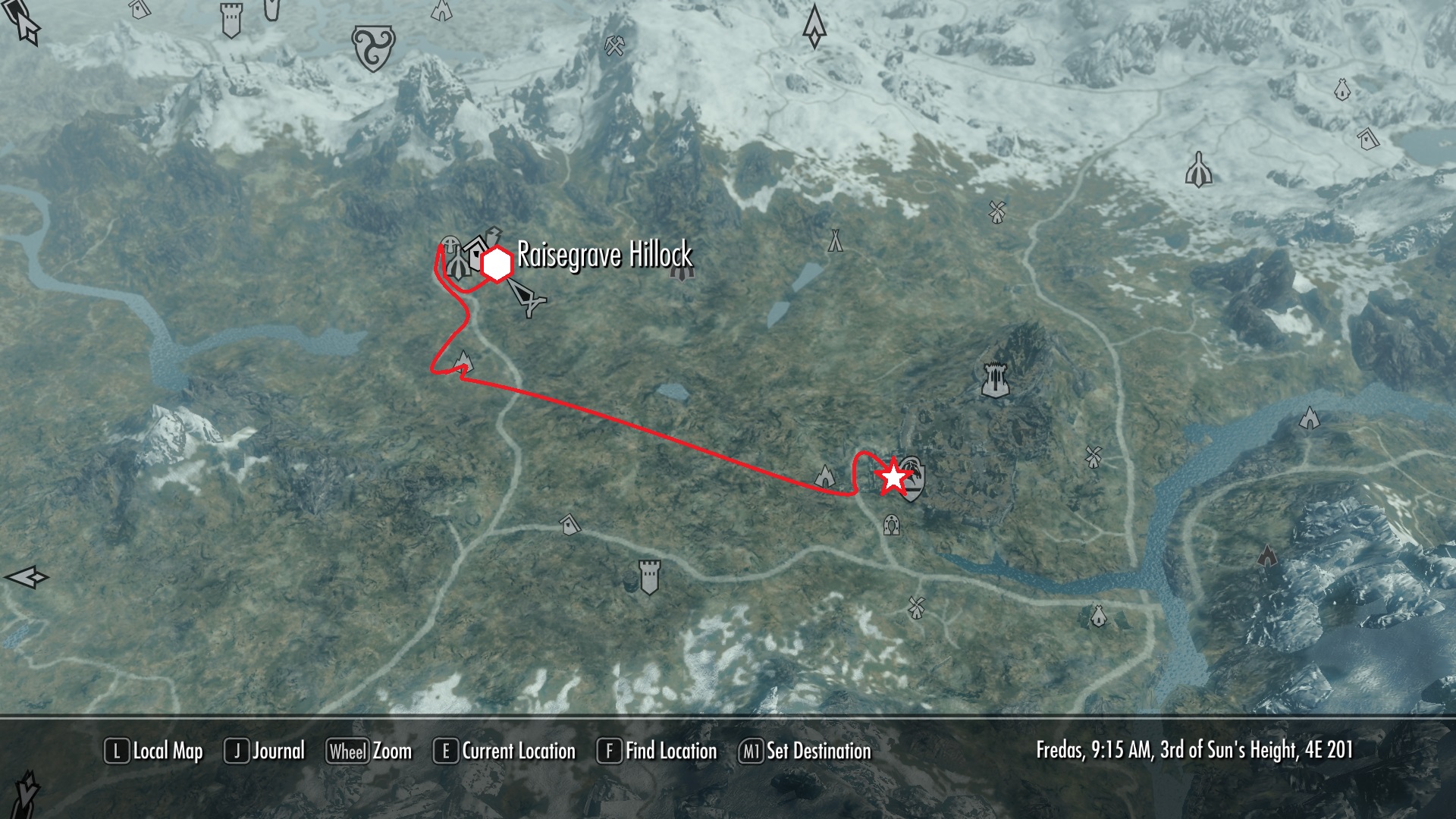Choose the Find Location option
This screenshot has height=819, width=1456.
click(657, 752)
